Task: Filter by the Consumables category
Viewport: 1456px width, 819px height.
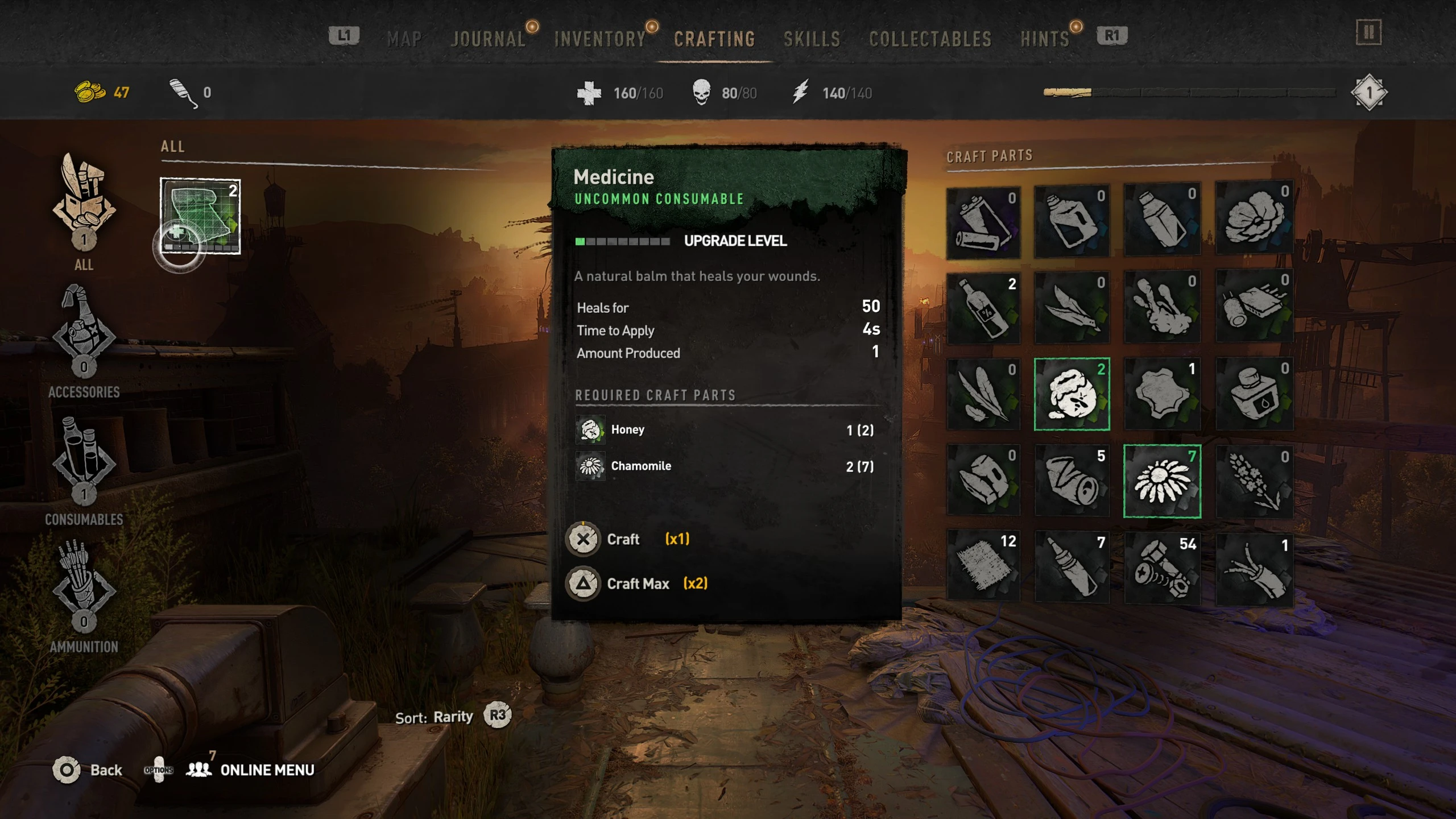Action: tap(84, 469)
